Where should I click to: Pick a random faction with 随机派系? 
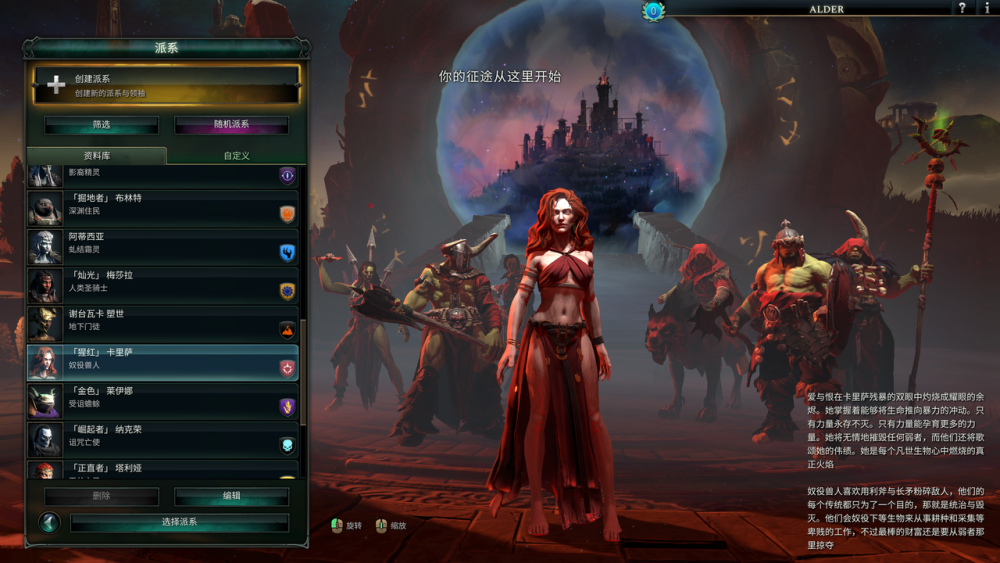[231, 125]
